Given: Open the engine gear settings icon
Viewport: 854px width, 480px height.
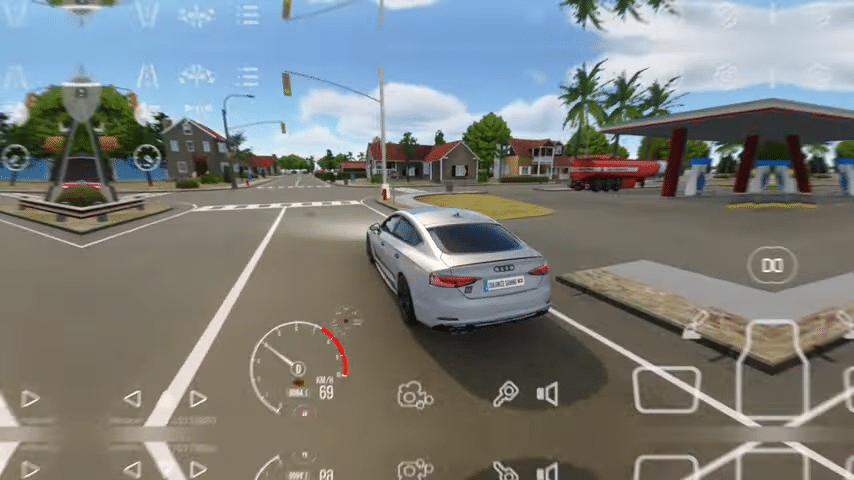Looking at the screenshot, I should tap(414, 395).
